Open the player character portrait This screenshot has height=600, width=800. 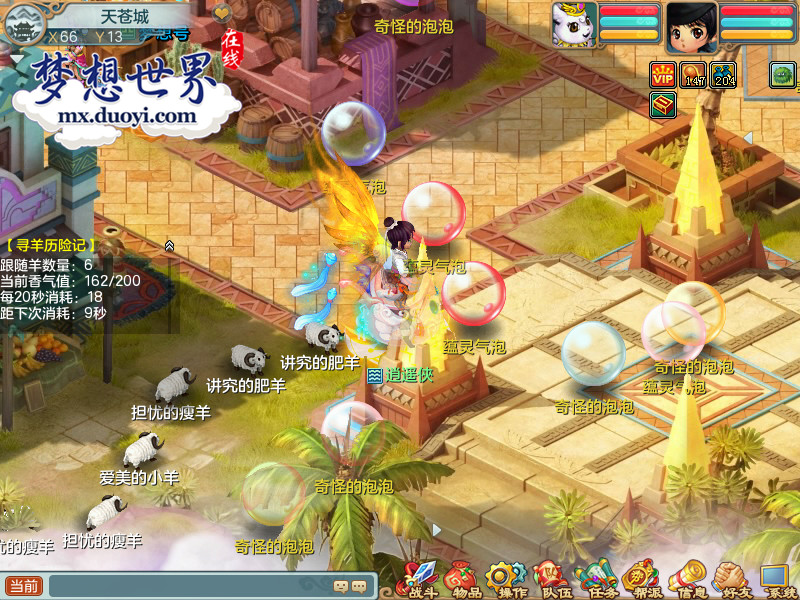[x=692, y=26]
